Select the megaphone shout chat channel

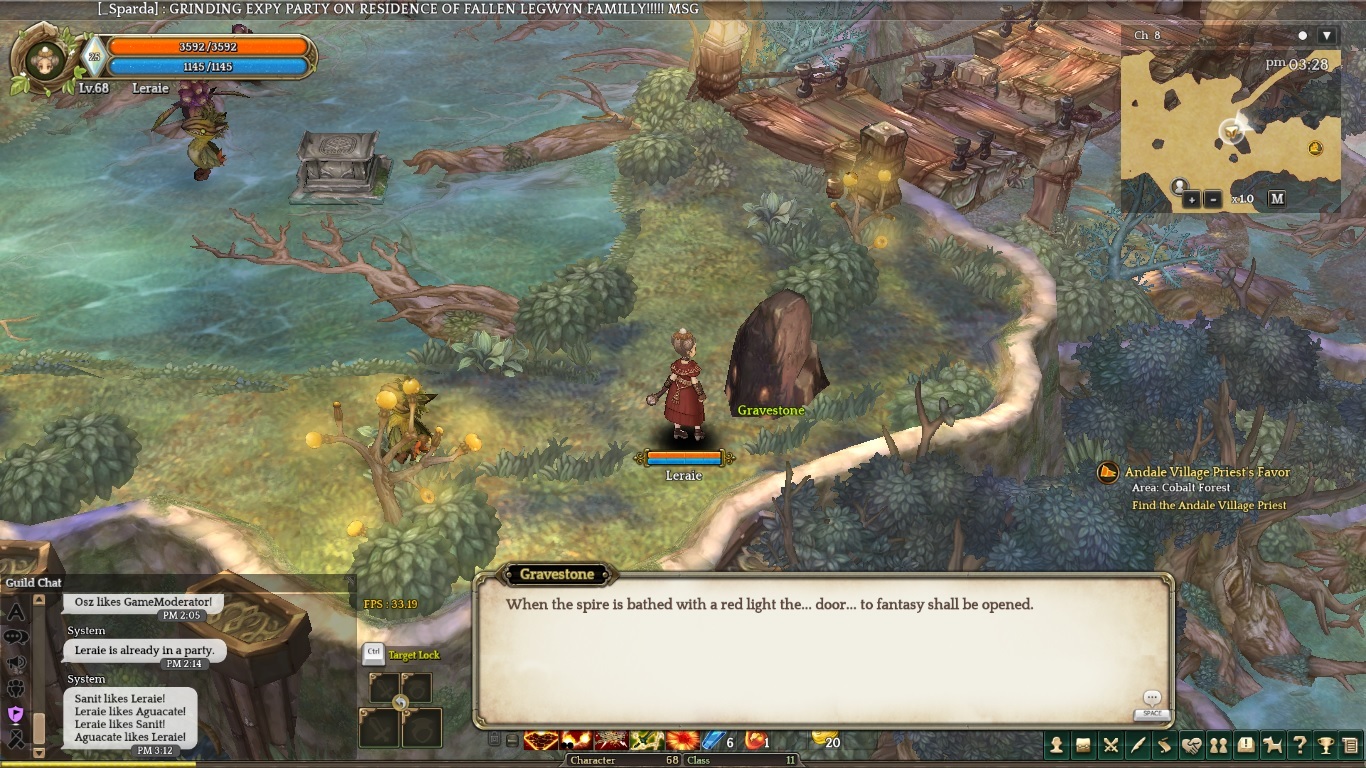pyautogui.click(x=16, y=662)
